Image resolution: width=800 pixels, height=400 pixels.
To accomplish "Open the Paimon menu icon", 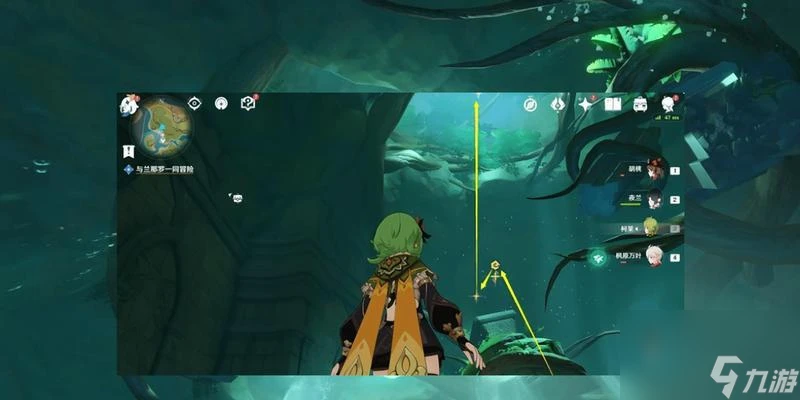I will [x=129, y=105].
